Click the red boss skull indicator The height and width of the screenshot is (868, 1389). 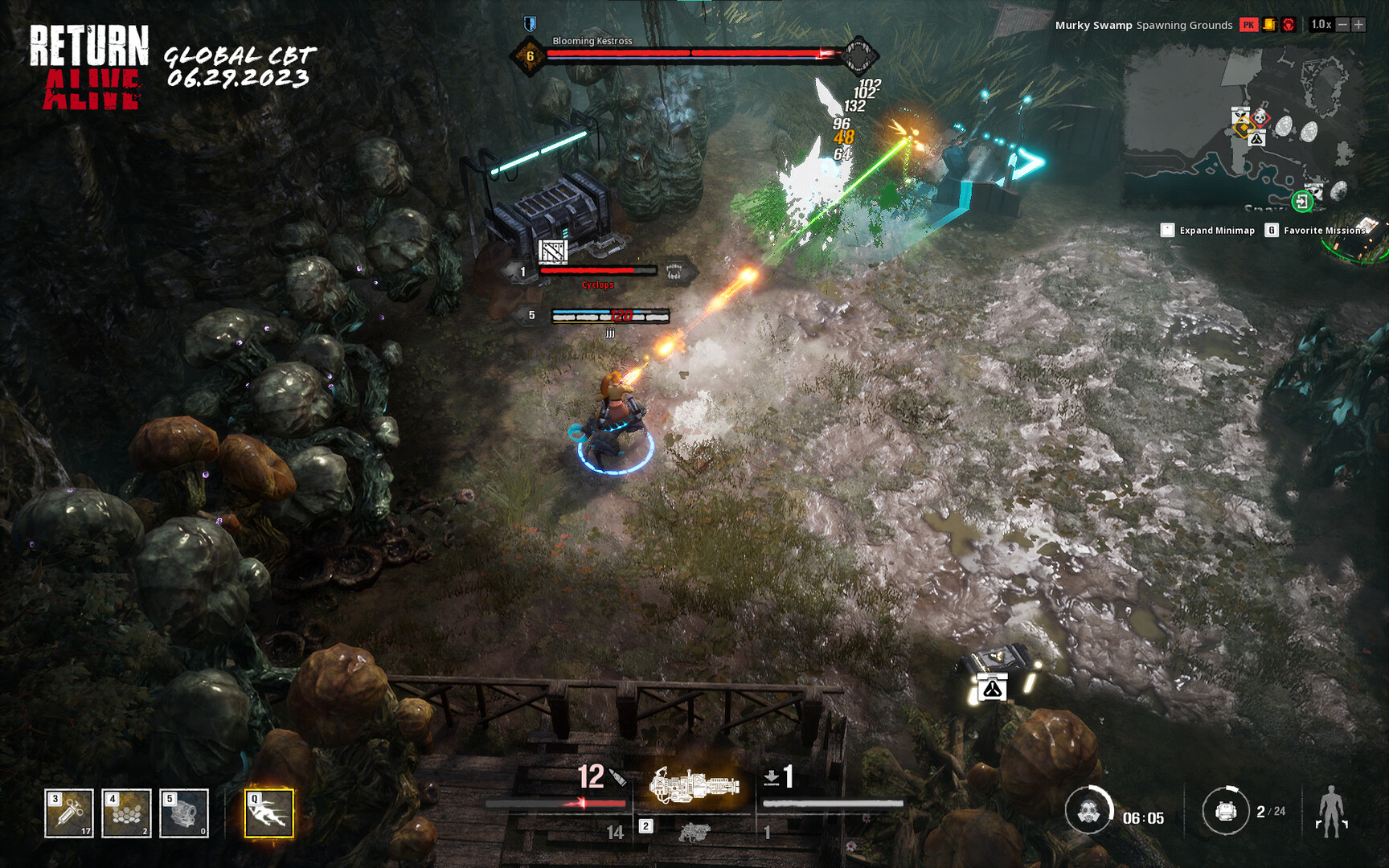pyautogui.click(x=1289, y=25)
